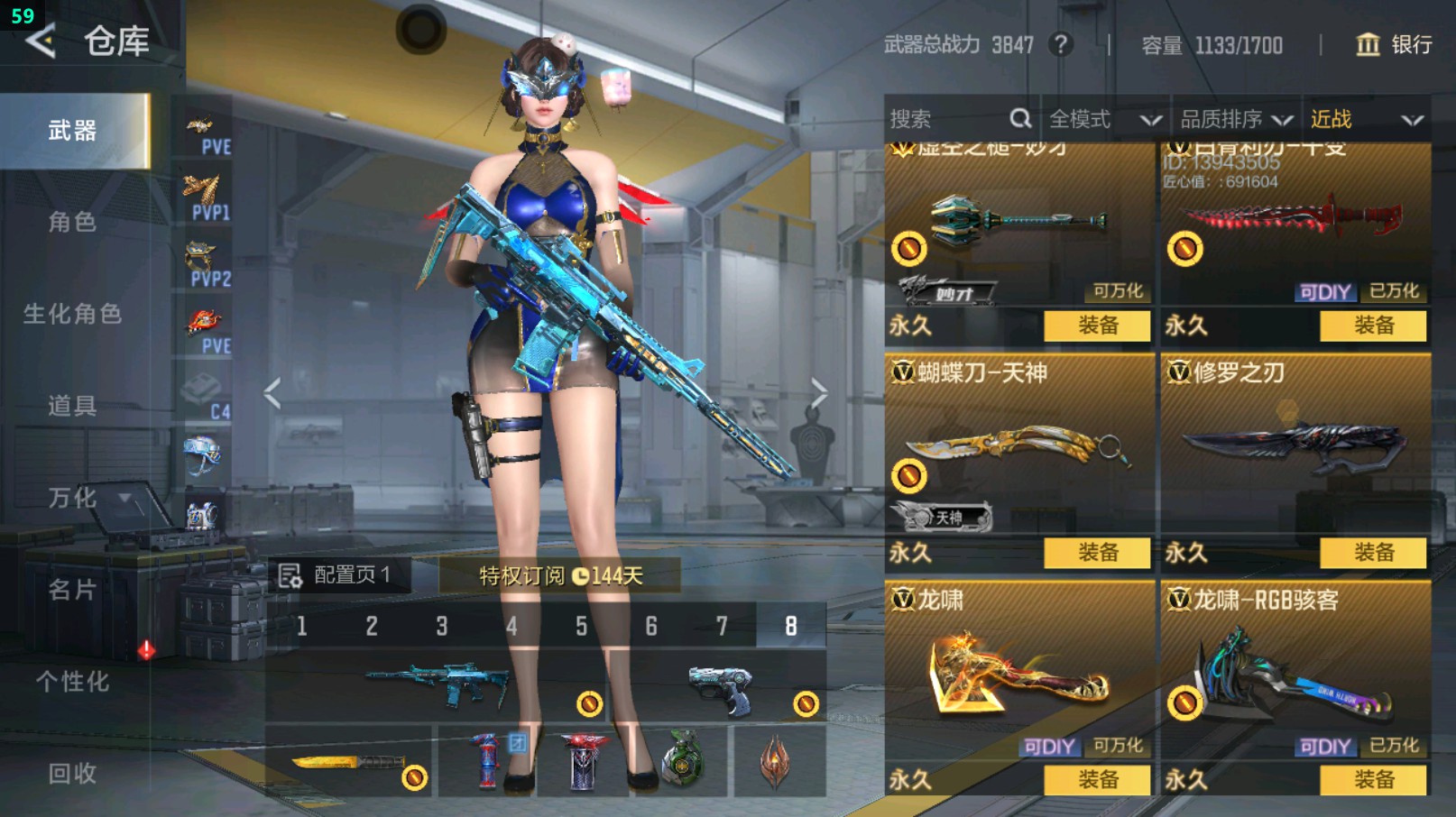Open the 全模式 mode dropdown
This screenshot has height=817, width=1456.
coord(1103,119)
